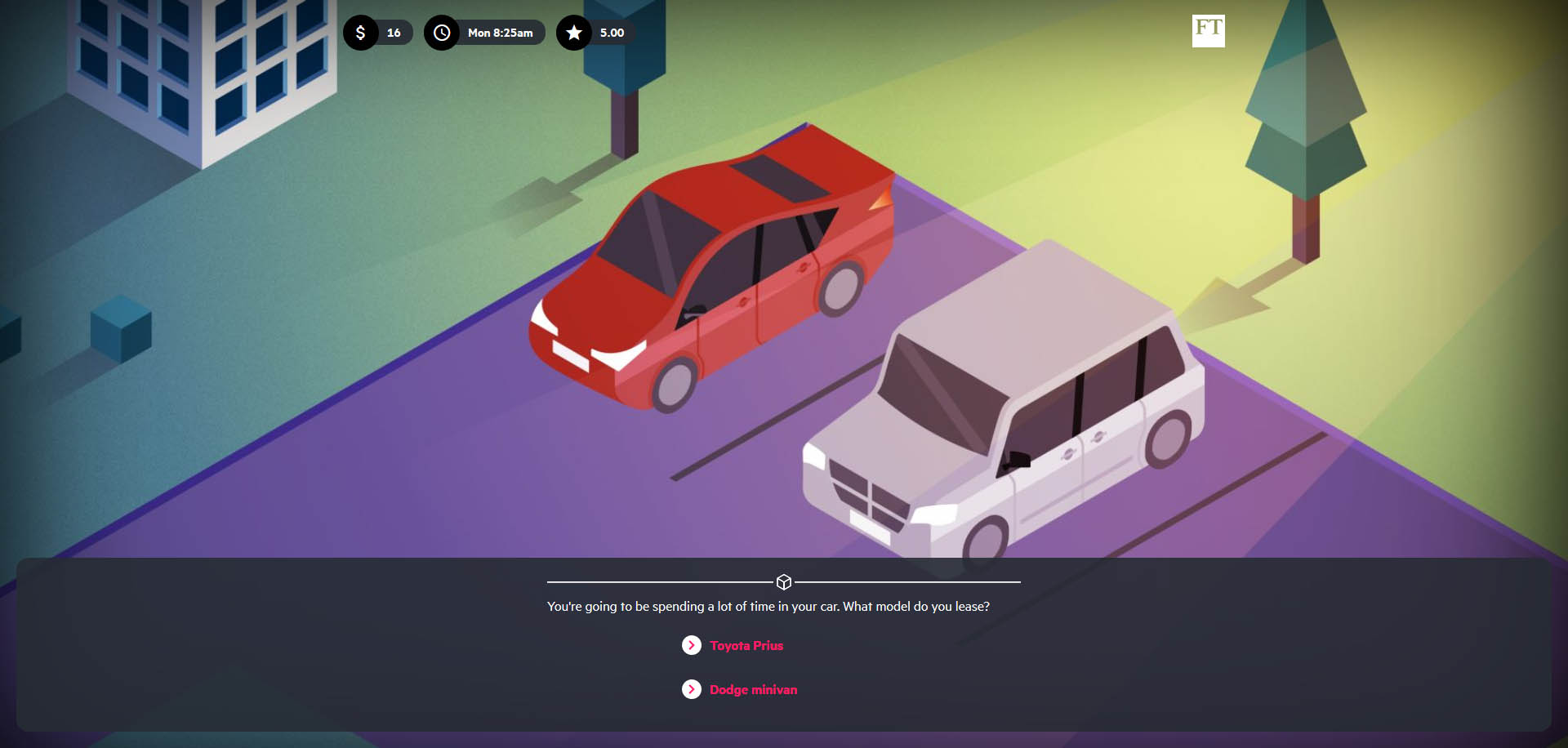Click the clock icon showing game time
Image resolution: width=1568 pixels, height=748 pixels.
(x=443, y=33)
